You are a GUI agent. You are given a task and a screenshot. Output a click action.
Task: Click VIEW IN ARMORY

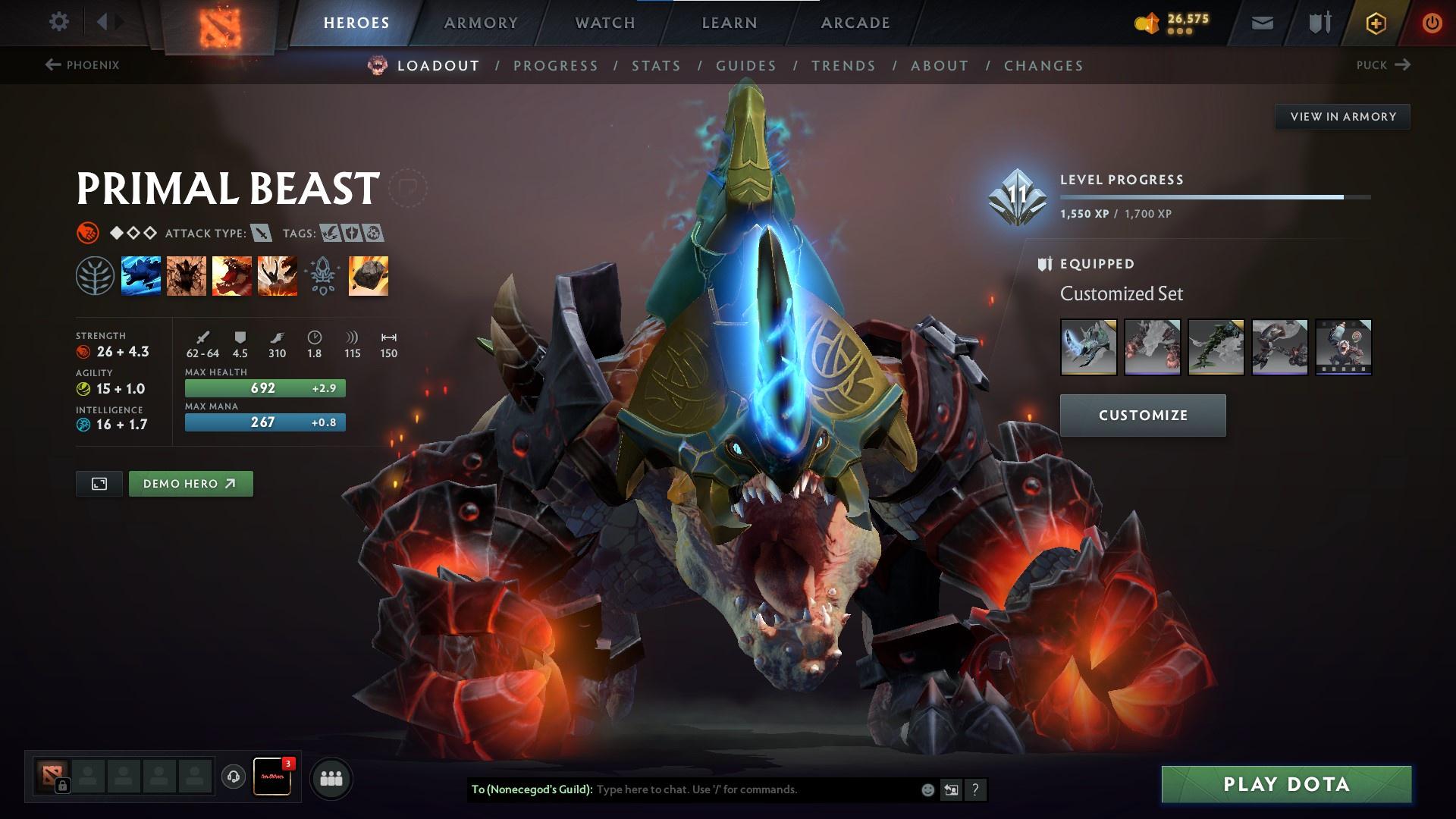click(x=1342, y=117)
